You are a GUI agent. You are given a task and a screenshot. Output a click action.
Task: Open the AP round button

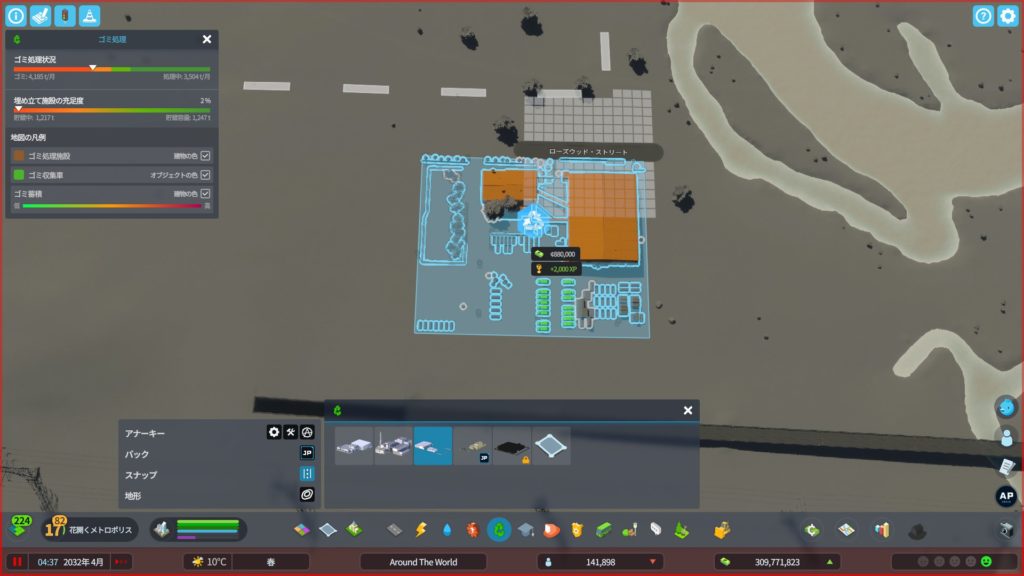coord(1006,496)
